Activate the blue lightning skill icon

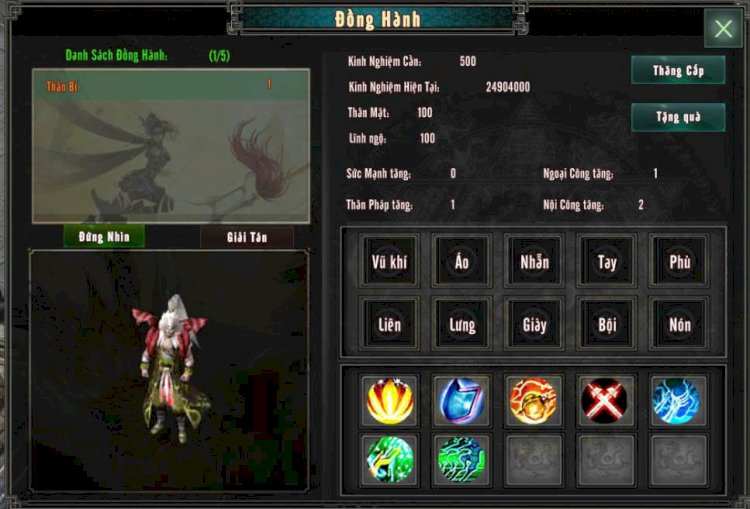[678, 400]
